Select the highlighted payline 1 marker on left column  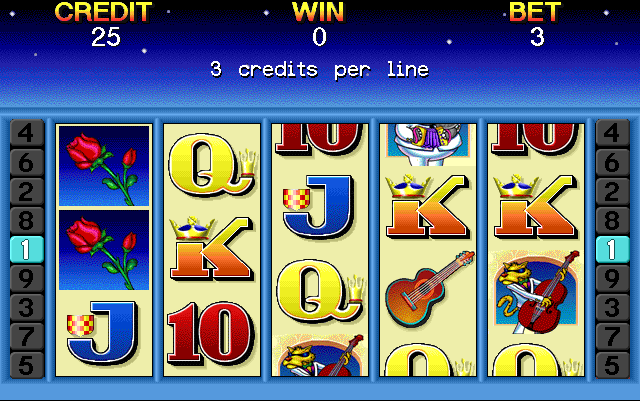point(26,249)
